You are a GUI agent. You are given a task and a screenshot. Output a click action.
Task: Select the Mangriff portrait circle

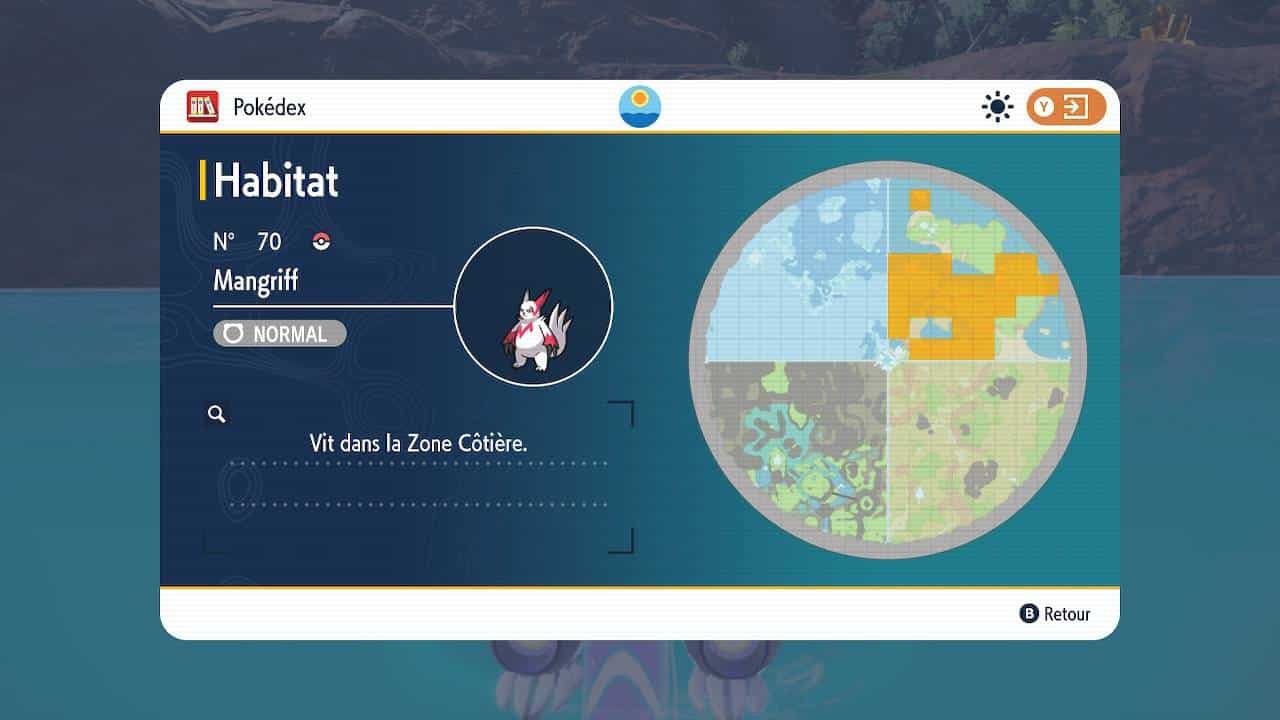pyautogui.click(x=533, y=307)
